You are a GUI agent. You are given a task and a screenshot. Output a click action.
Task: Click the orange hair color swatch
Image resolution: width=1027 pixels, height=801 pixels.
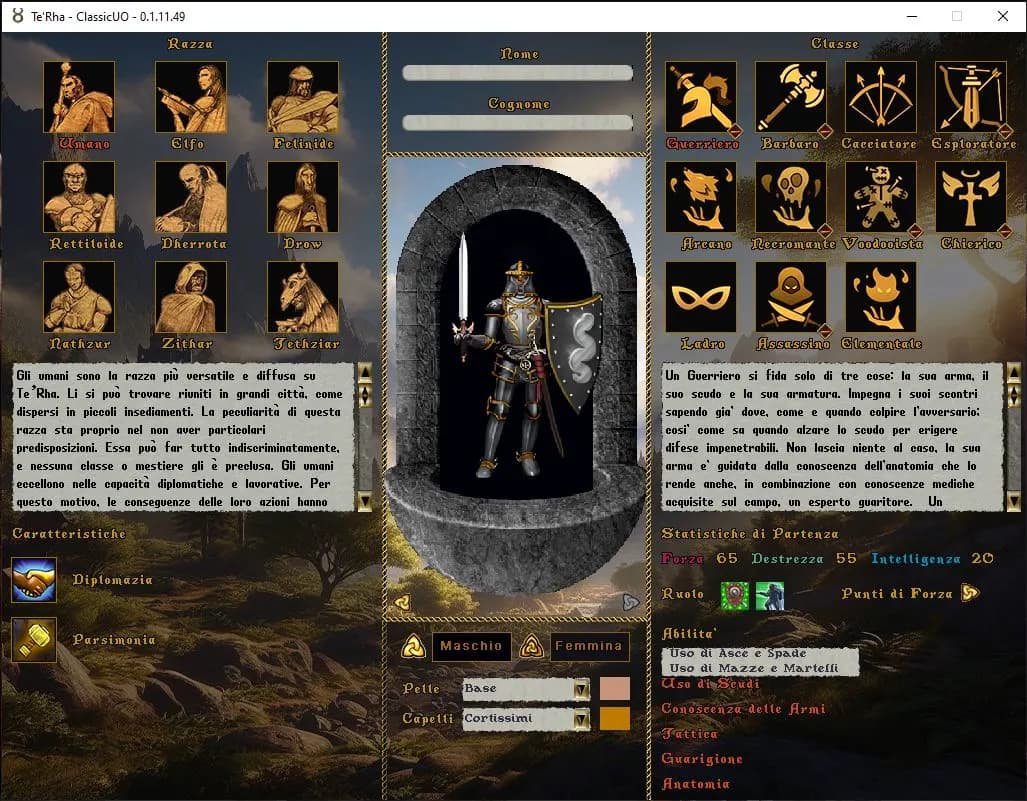615,719
